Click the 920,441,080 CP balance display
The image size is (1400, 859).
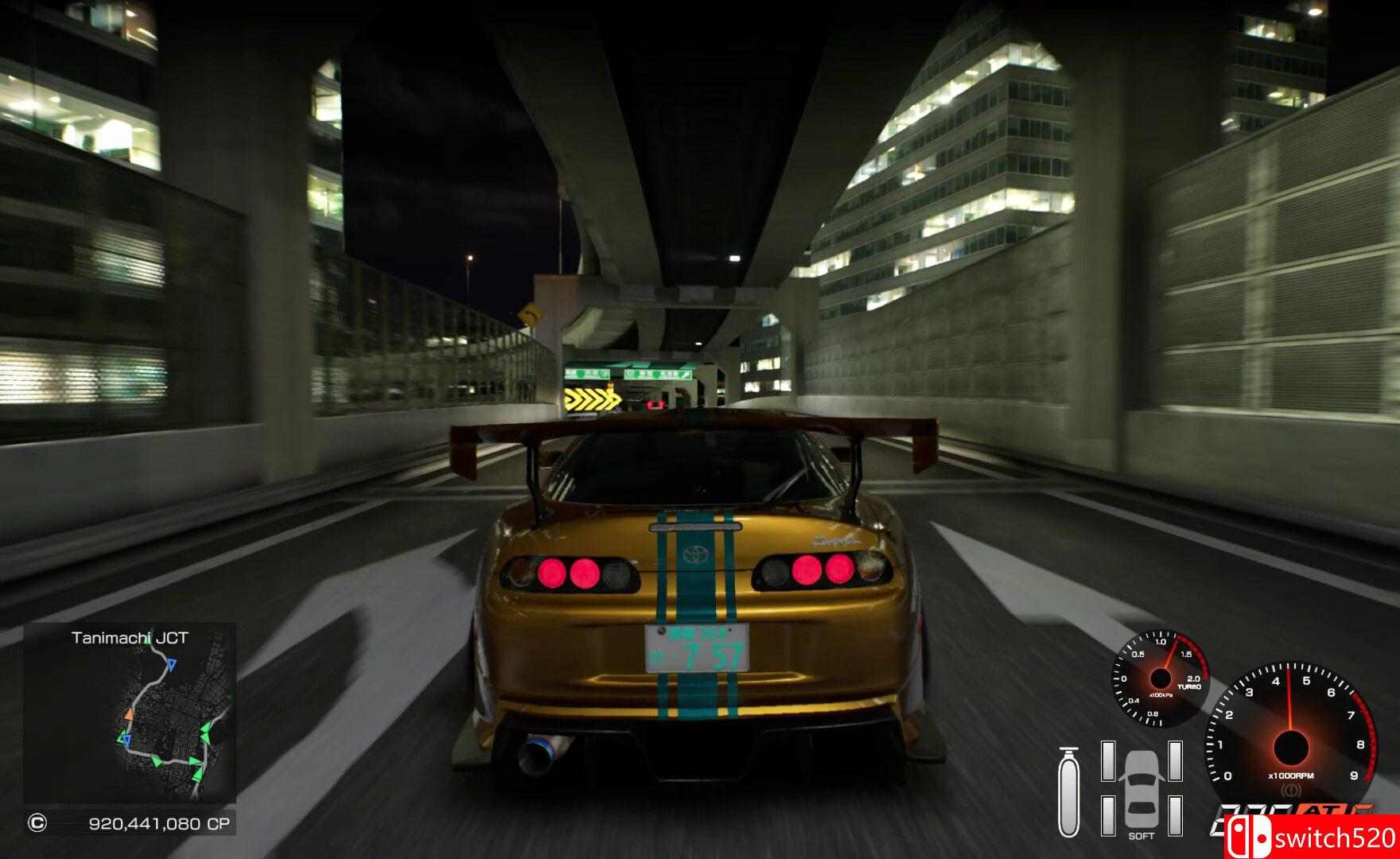(159, 822)
